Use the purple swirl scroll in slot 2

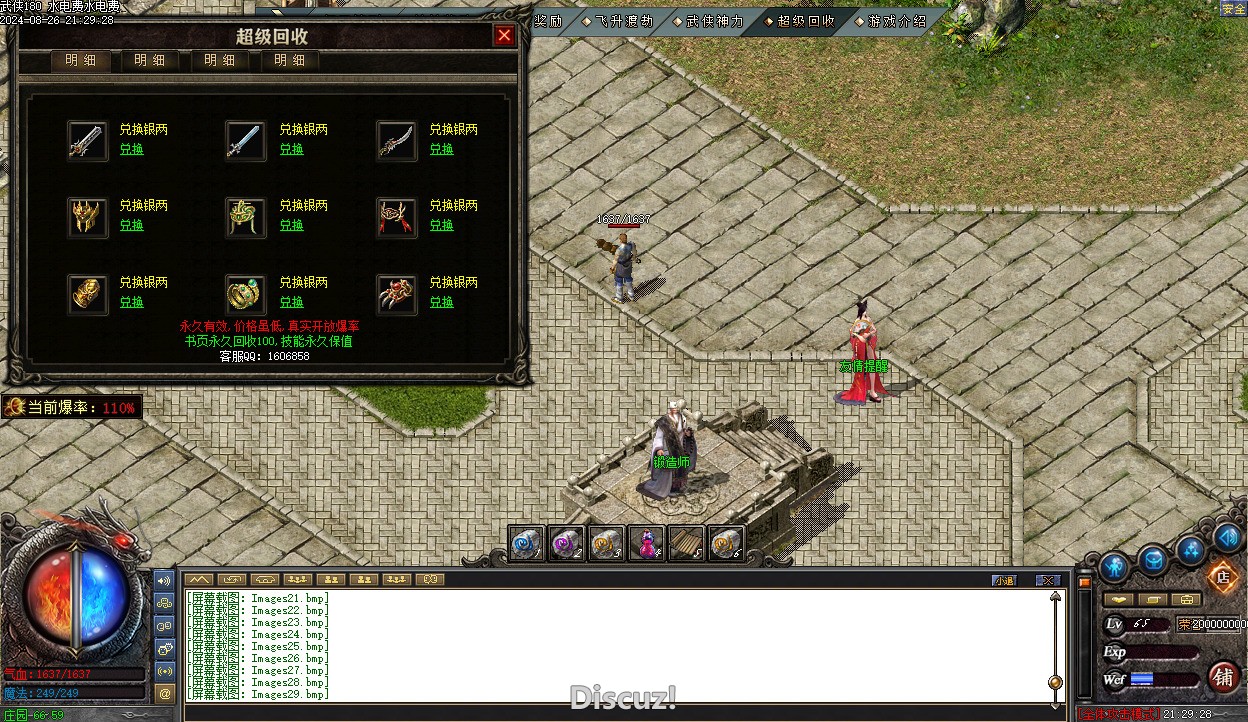tap(567, 543)
